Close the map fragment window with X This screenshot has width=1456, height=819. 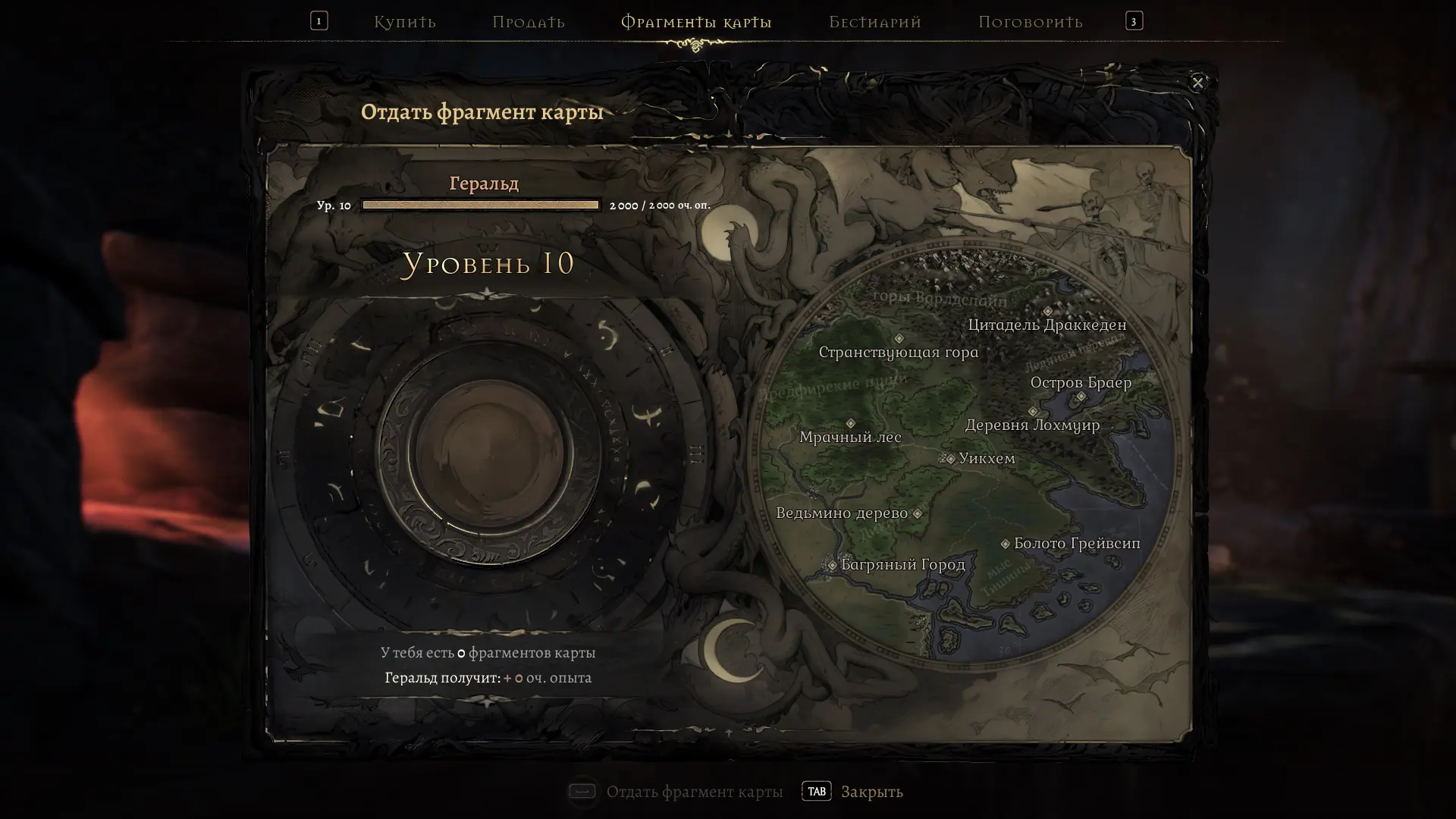click(x=1197, y=83)
